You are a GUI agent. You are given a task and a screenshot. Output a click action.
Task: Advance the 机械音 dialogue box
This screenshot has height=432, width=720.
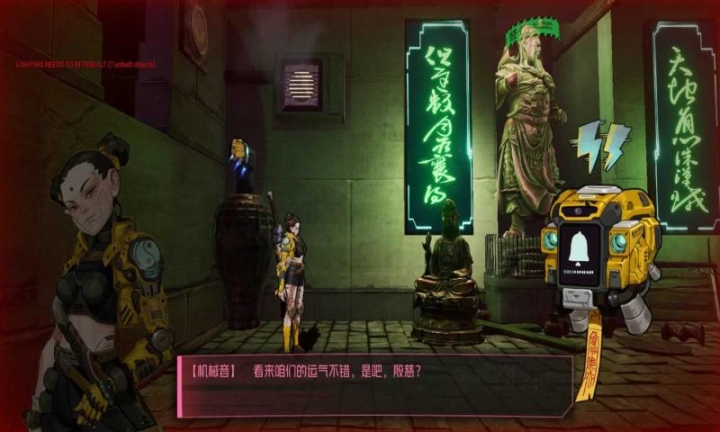(375, 383)
